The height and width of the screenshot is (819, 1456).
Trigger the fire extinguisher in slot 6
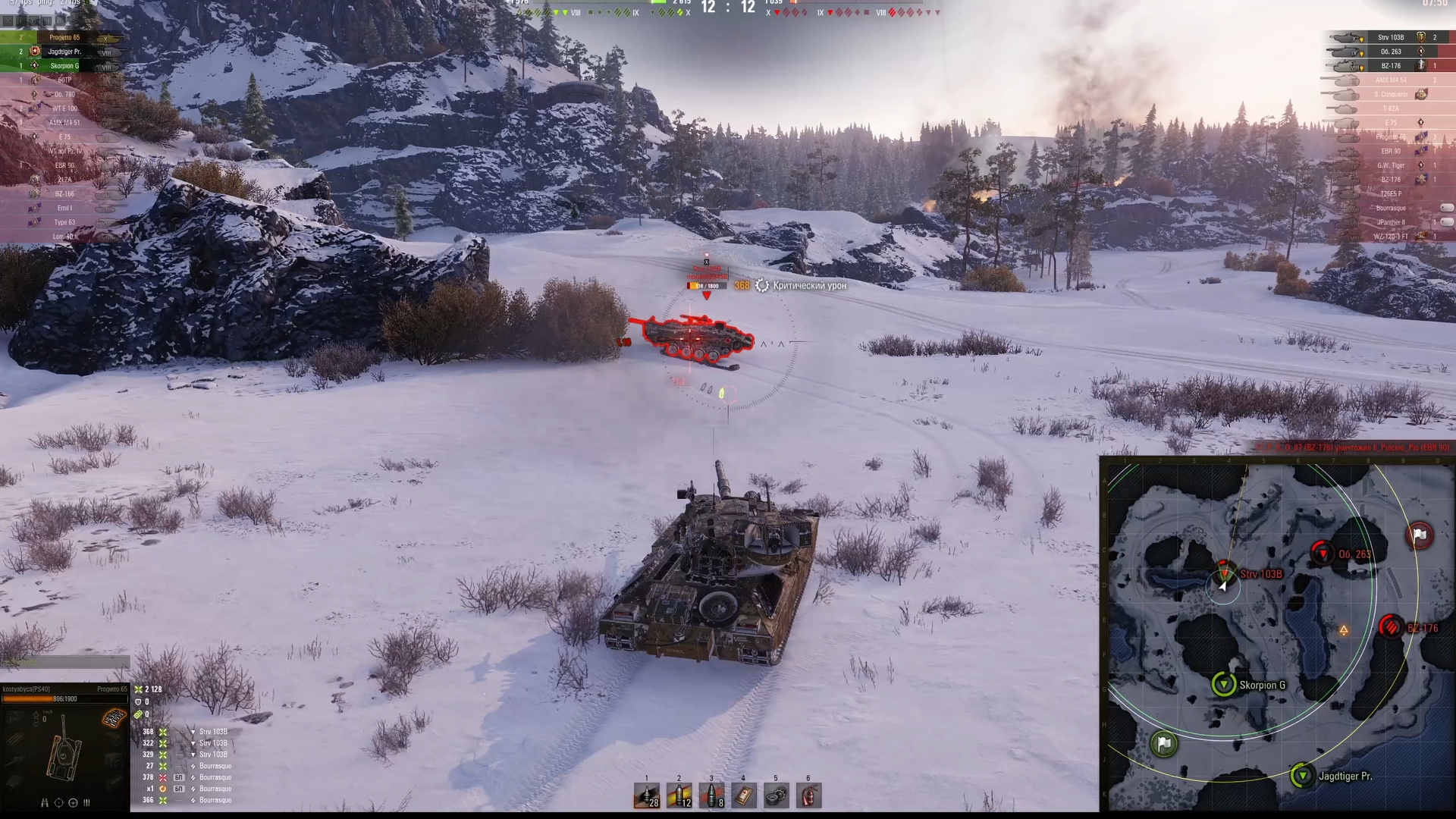808,796
